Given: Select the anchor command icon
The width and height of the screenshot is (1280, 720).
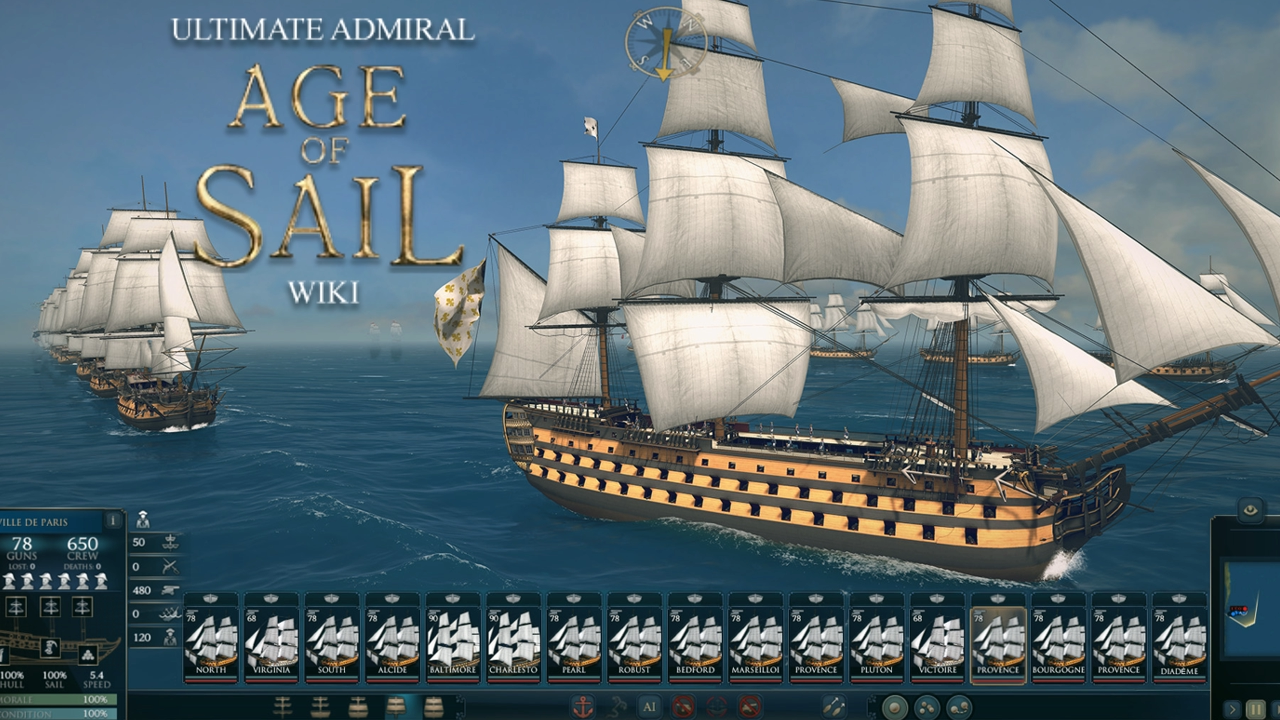Looking at the screenshot, I should [x=583, y=705].
